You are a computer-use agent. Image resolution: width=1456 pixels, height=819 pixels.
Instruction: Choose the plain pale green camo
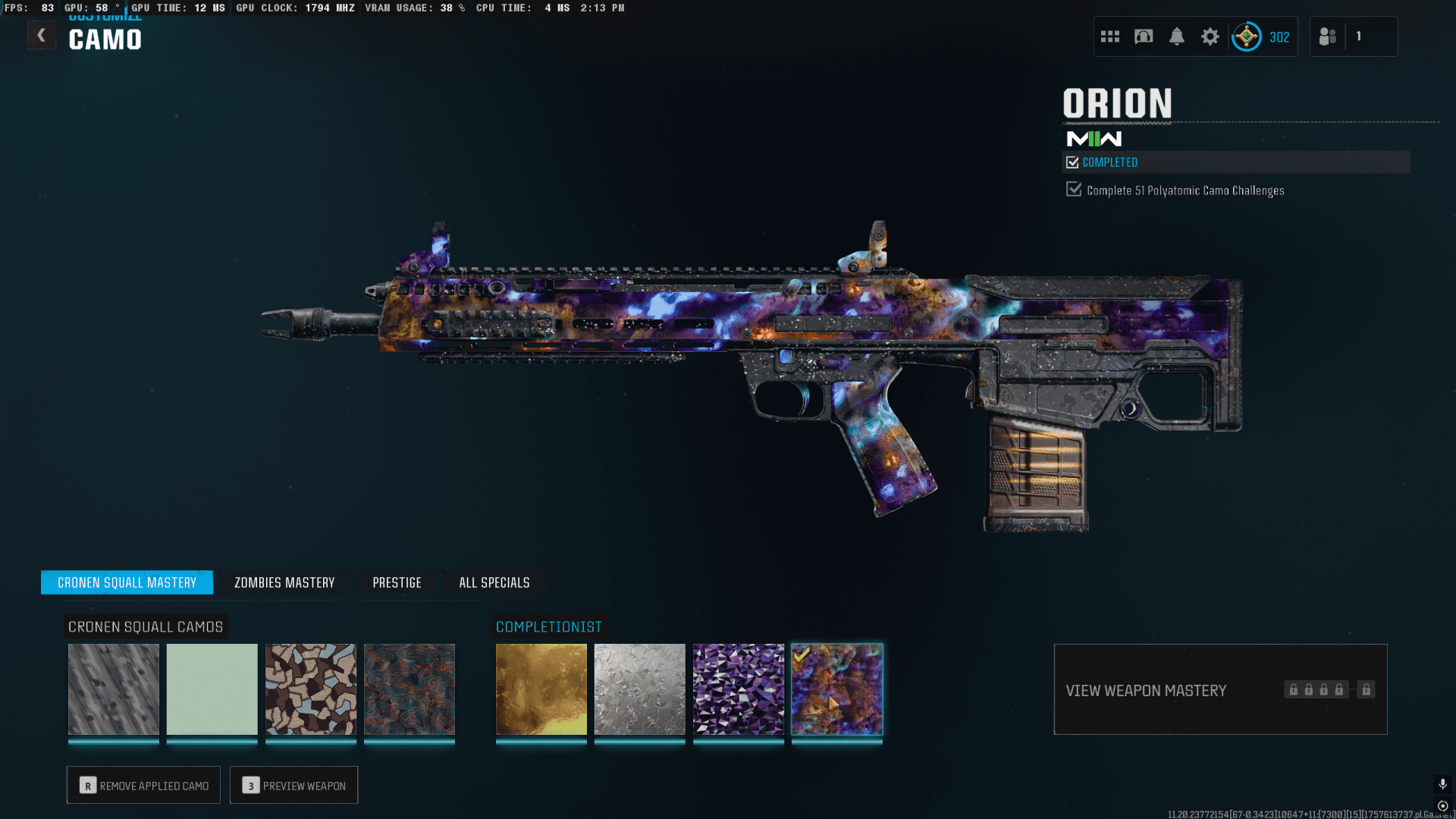[x=212, y=689]
